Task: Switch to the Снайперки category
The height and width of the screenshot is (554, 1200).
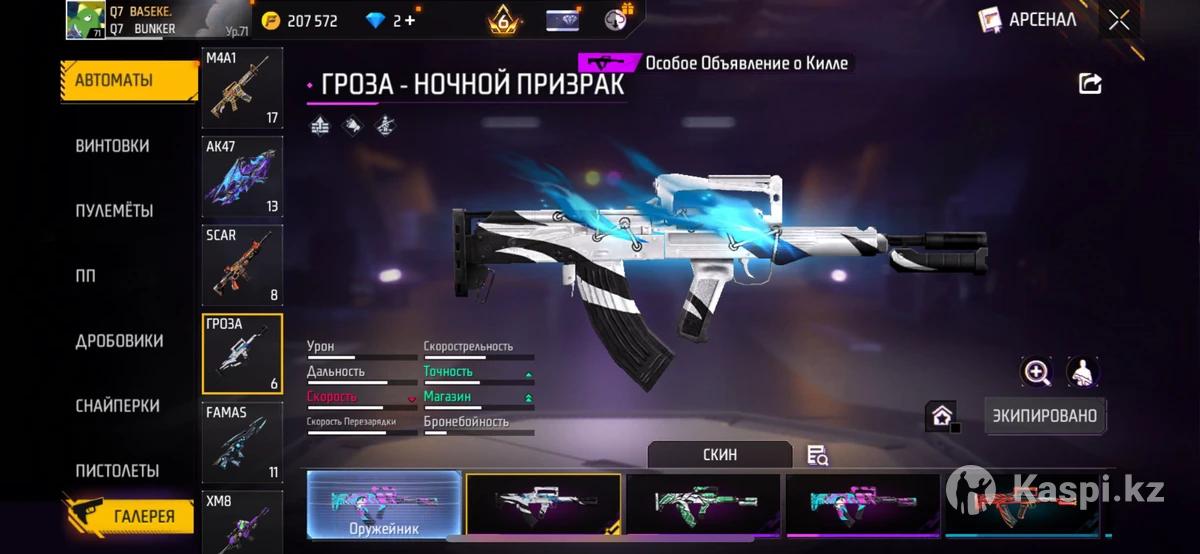Action: pos(117,406)
